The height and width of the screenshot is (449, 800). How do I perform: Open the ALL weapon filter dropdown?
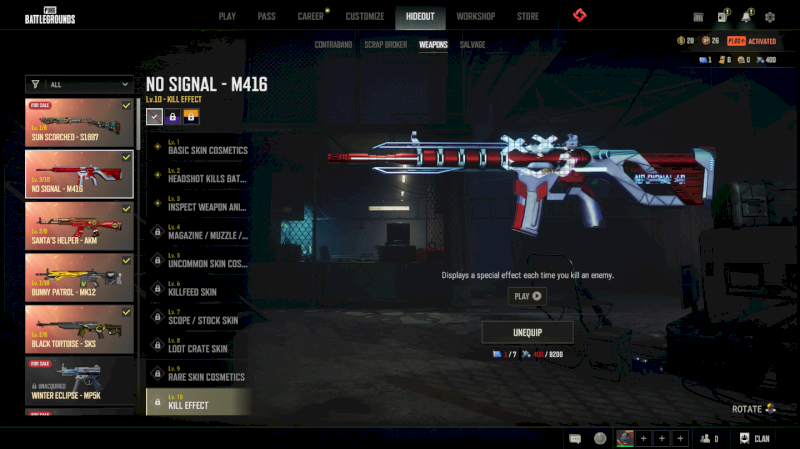pos(80,85)
